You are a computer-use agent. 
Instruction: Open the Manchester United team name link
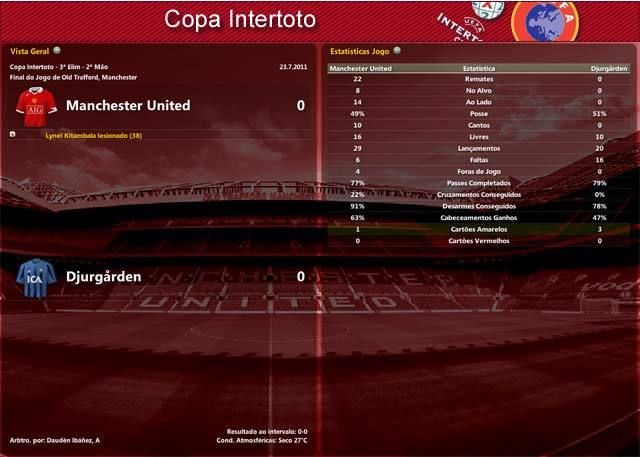point(127,105)
